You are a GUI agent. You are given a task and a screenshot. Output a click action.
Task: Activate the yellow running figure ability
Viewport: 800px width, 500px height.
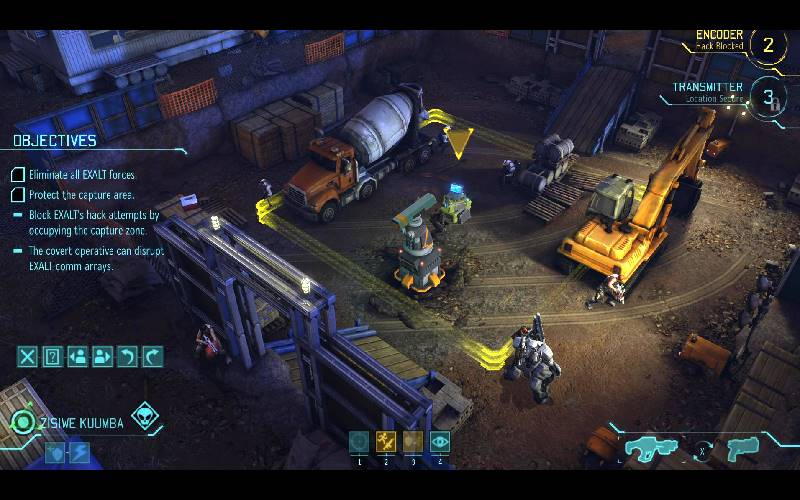tap(386, 442)
